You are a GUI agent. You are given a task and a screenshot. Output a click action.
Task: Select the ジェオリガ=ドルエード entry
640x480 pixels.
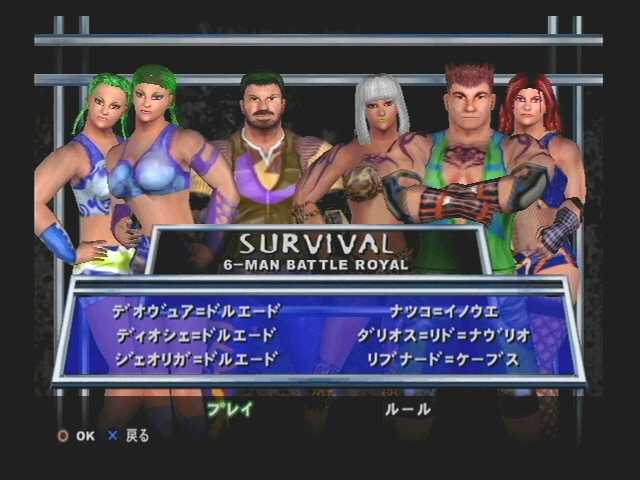pos(196,358)
